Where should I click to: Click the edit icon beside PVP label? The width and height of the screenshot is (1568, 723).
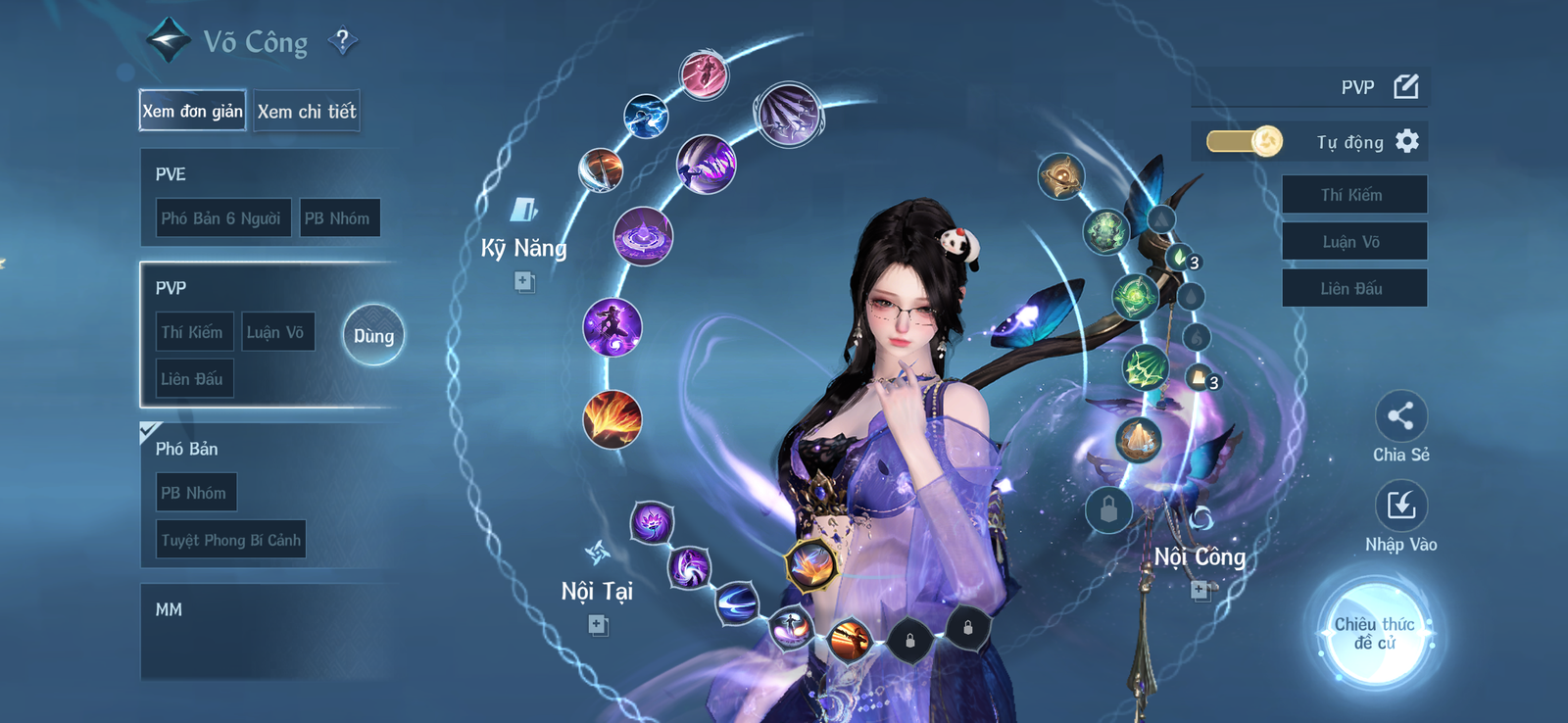[x=1405, y=86]
